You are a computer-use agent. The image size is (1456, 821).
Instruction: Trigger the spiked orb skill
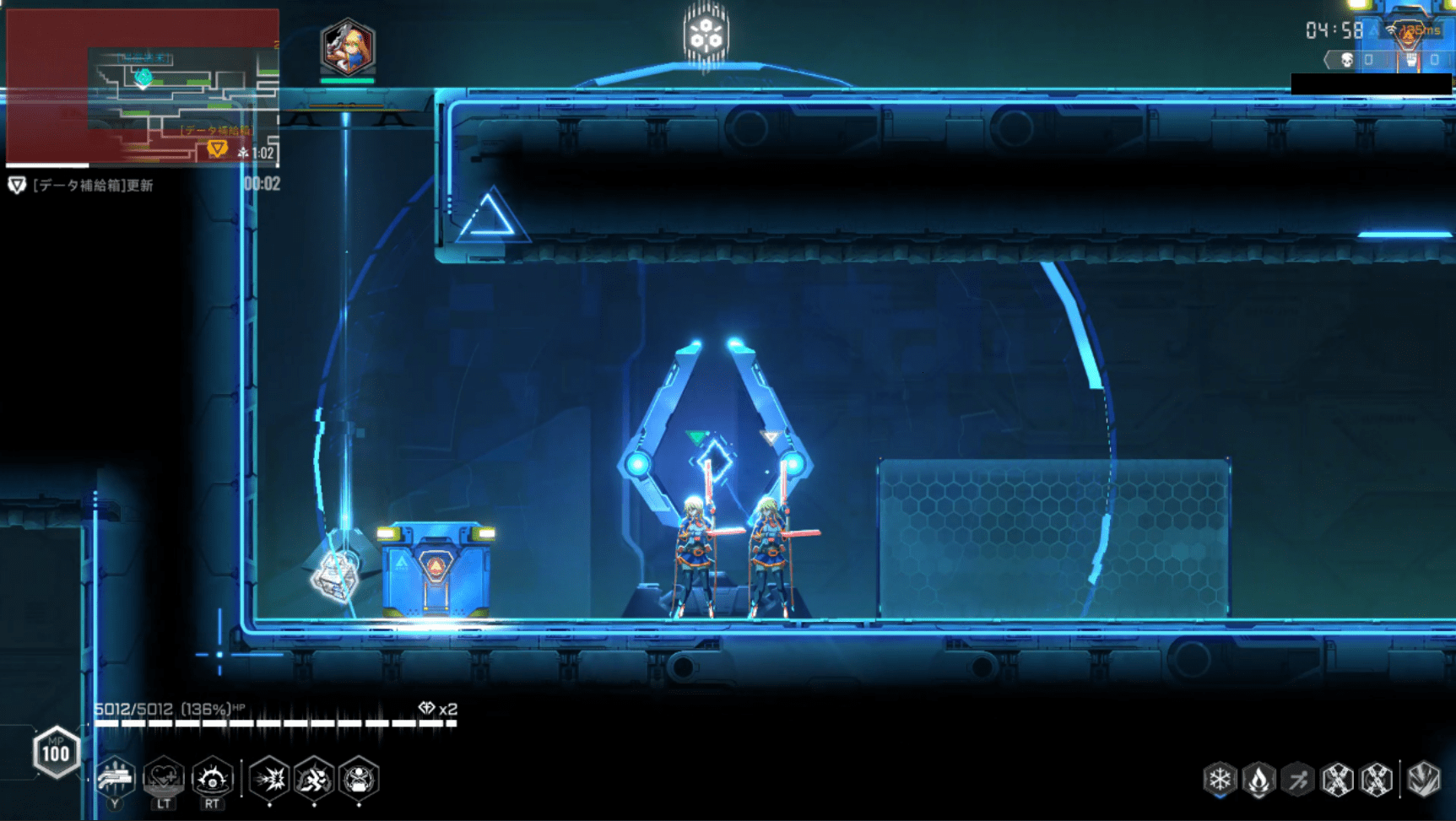[x=212, y=777]
